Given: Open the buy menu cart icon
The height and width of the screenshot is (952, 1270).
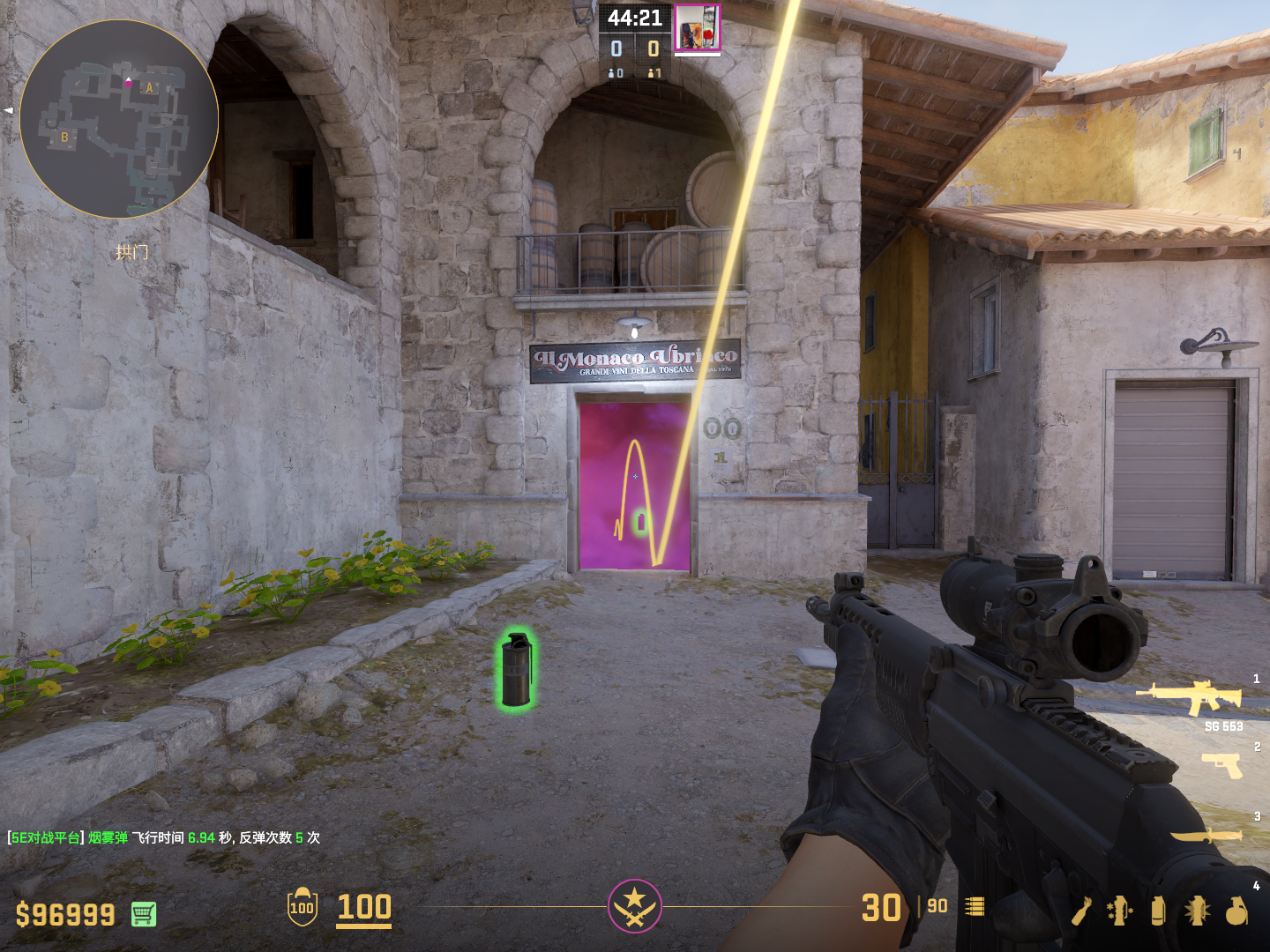Looking at the screenshot, I should 144,914.
